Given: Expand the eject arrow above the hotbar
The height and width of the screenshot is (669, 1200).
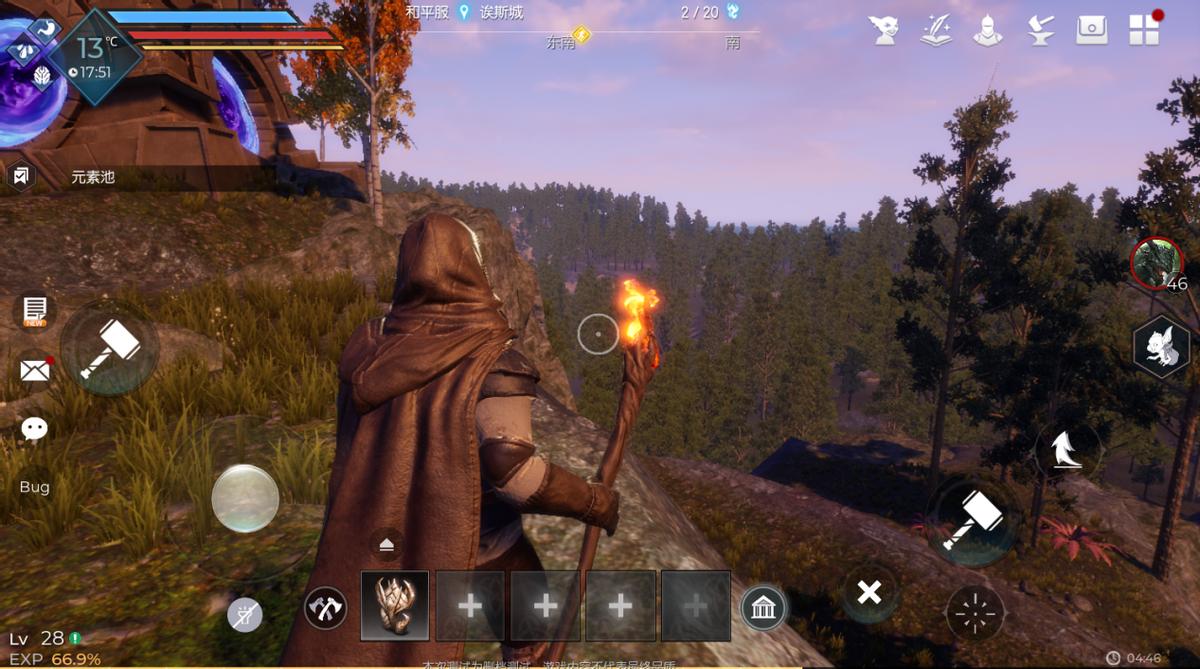Looking at the screenshot, I should point(386,543).
